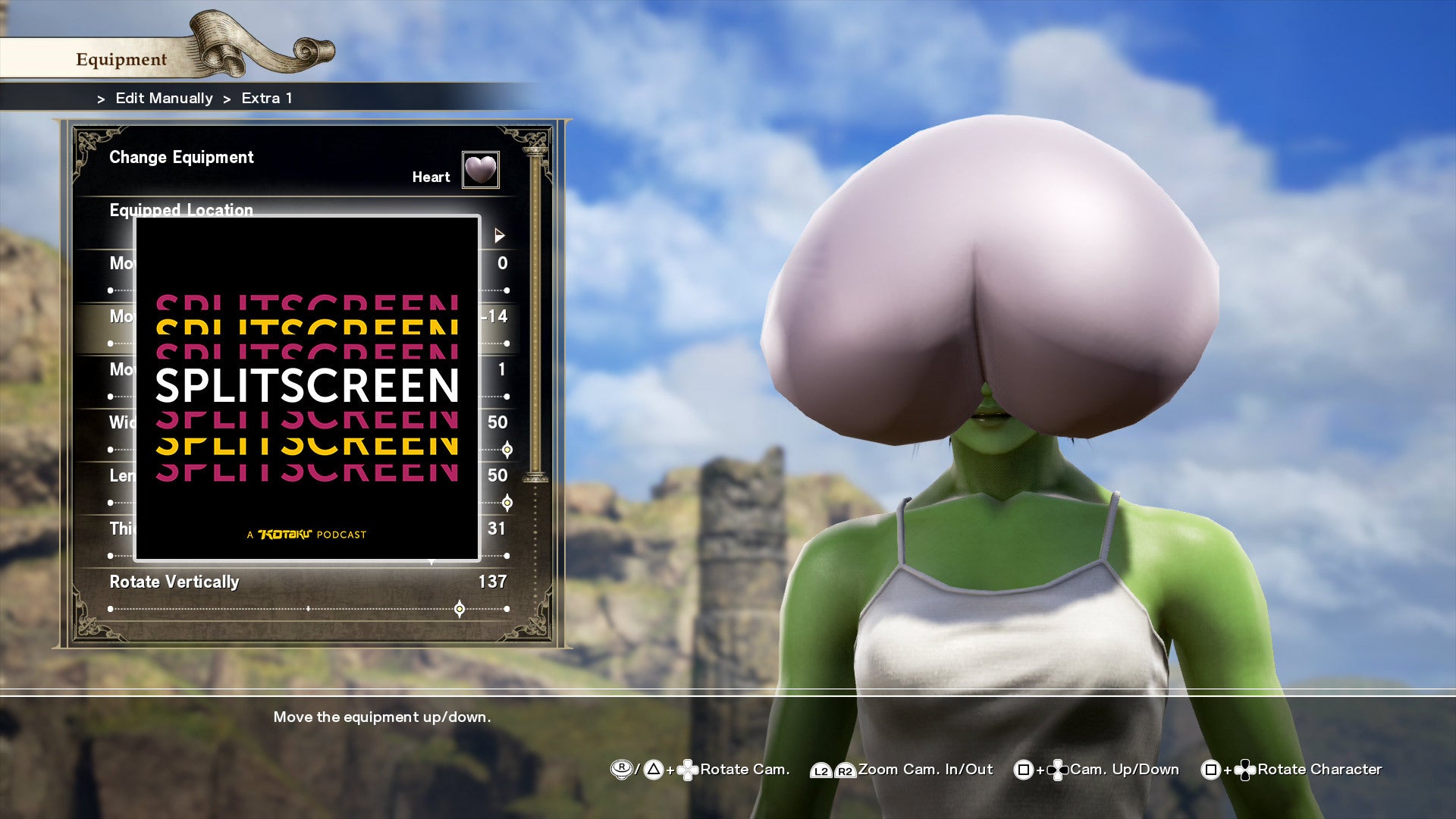Click the R2 button icon for Zoom Cam.
Image resolution: width=1456 pixels, height=819 pixels.
point(844,770)
